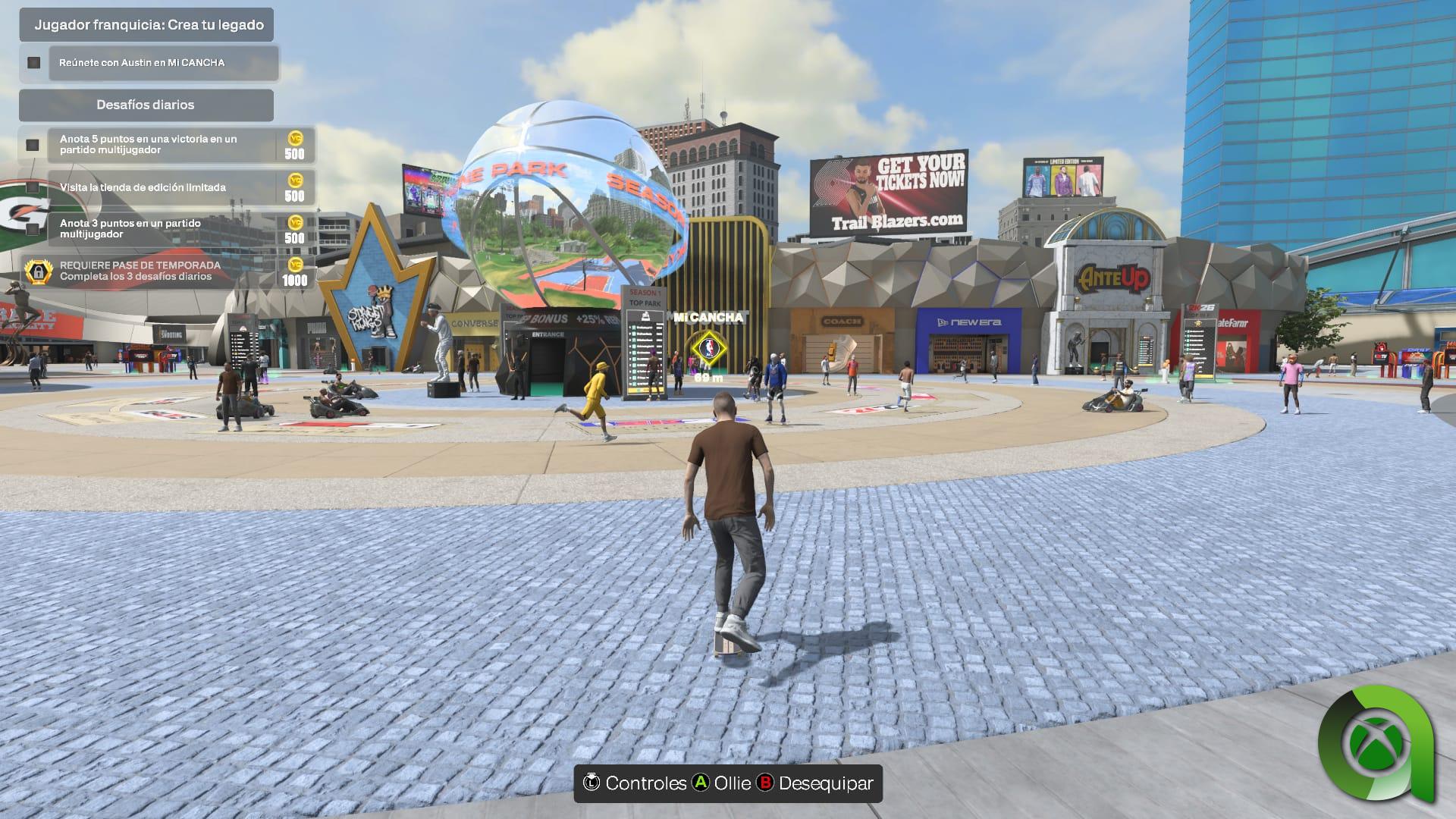Click the Mi CANCHA waypoint marker
The width and height of the screenshot is (1456, 819).
coord(708,348)
